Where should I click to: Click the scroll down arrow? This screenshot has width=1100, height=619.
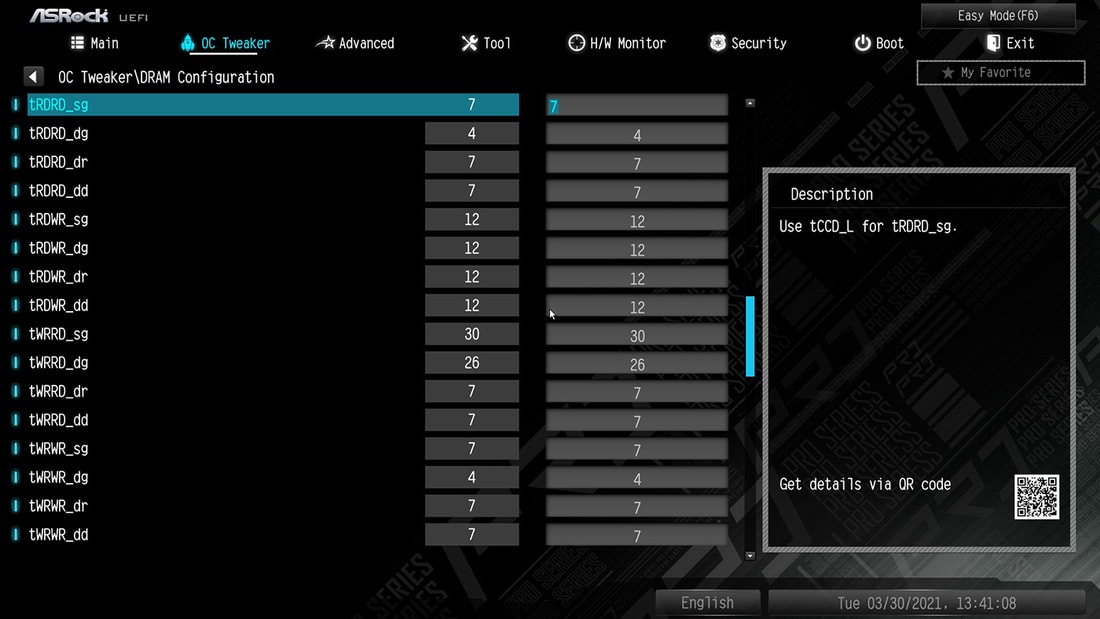click(x=750, y=555)
